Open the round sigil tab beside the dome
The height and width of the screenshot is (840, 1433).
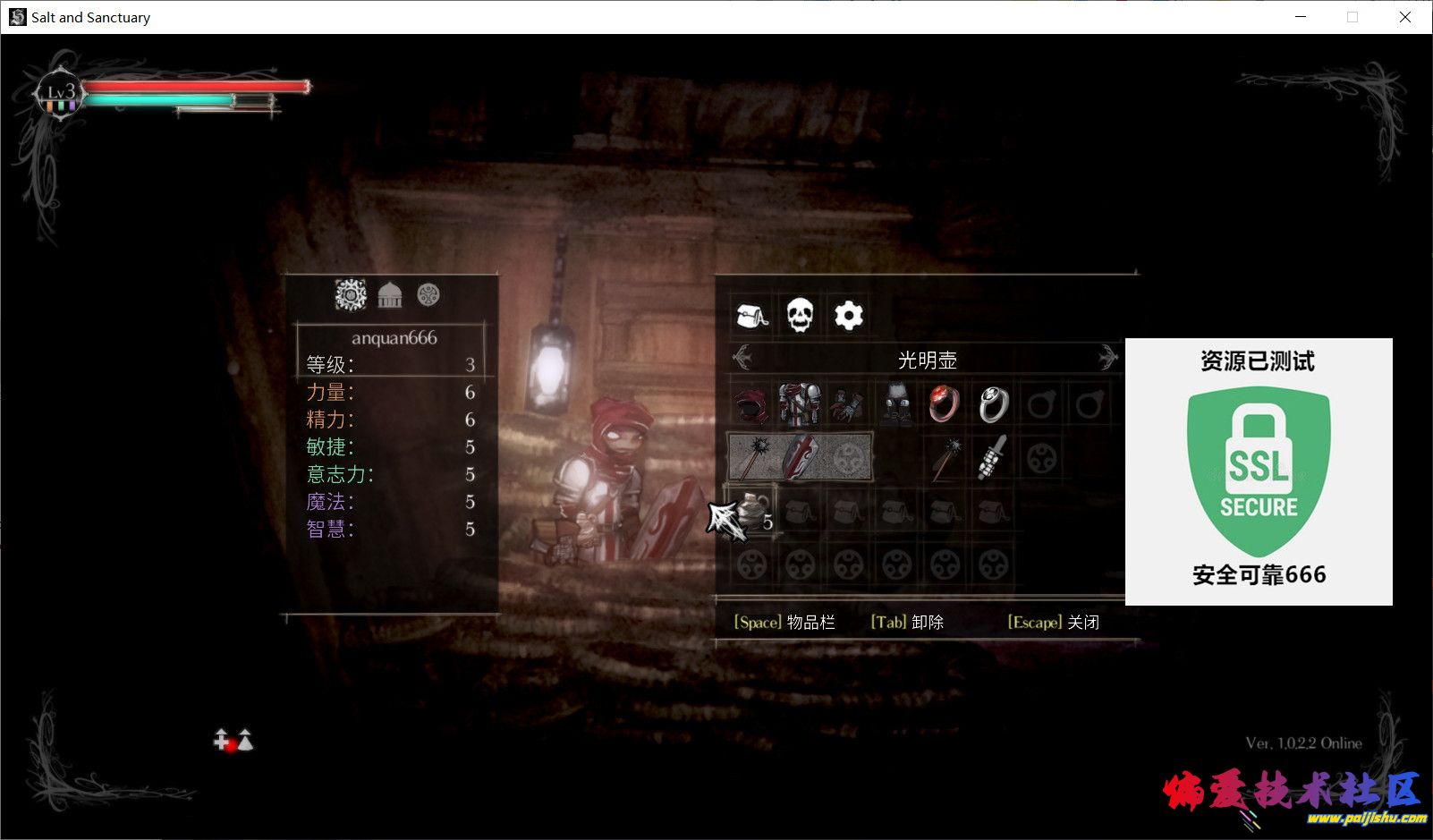pos(428,295)
